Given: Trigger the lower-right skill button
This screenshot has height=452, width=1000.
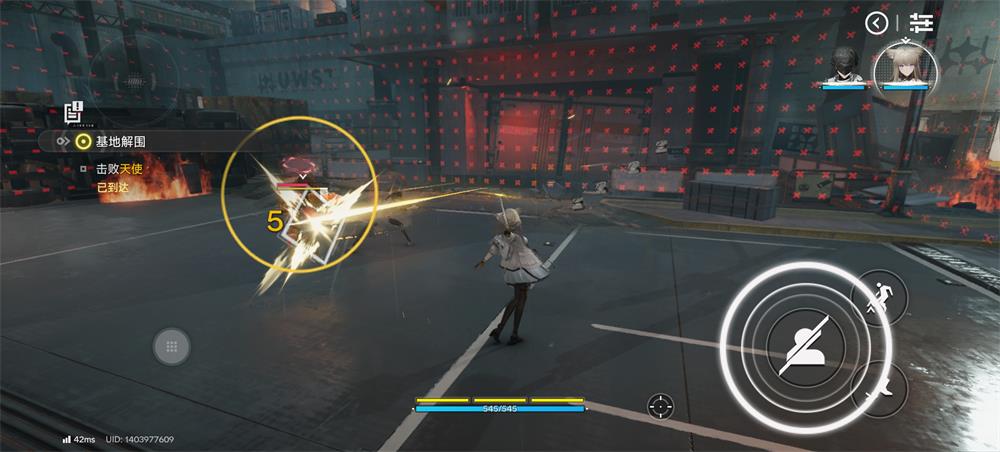Looking at the screenshot, I should (x=879, y=389).
